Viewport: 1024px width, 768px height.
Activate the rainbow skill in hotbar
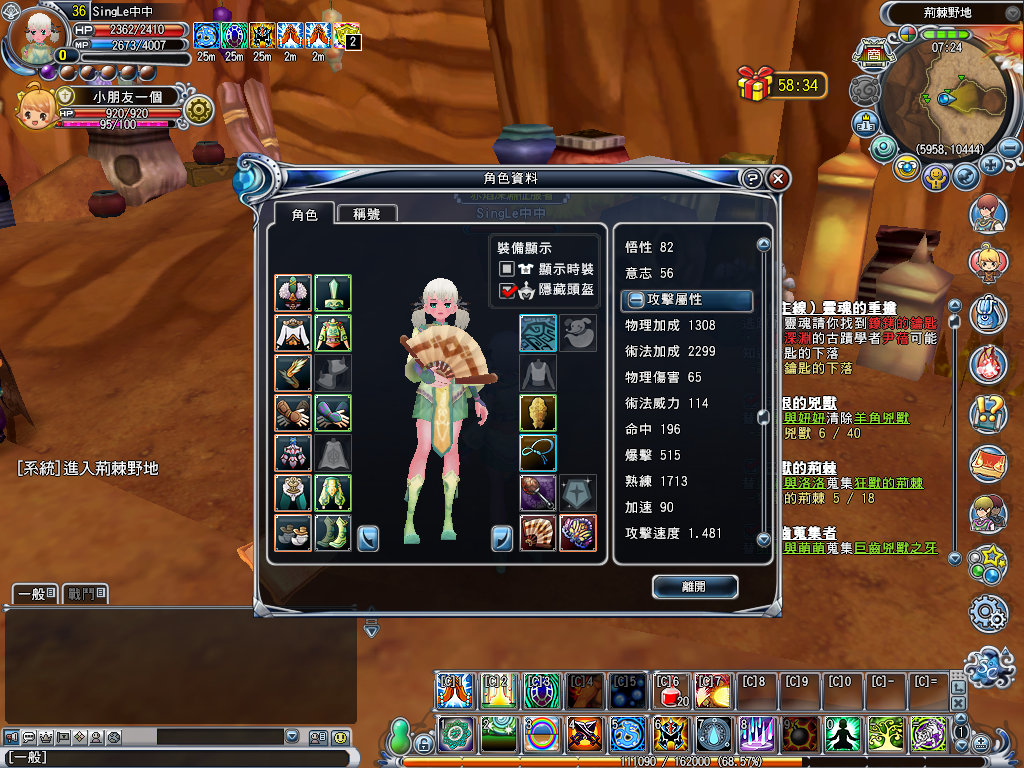pos(541,735)
